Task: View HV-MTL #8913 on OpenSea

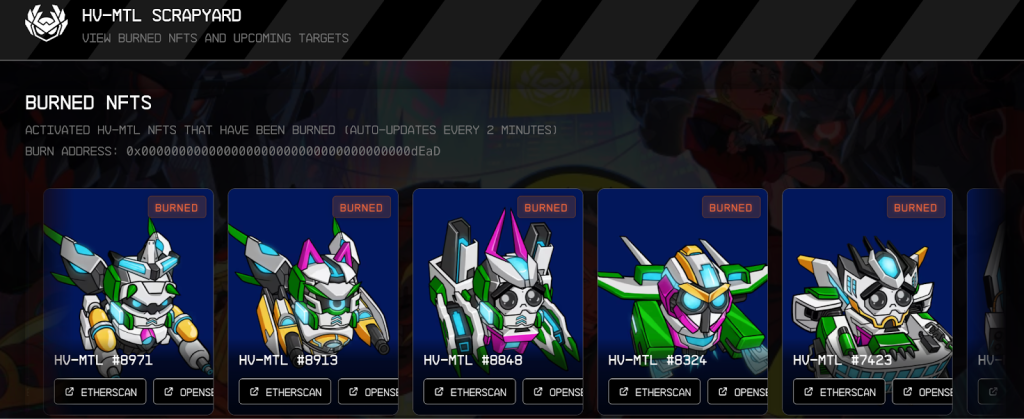Action: point(368,392)
